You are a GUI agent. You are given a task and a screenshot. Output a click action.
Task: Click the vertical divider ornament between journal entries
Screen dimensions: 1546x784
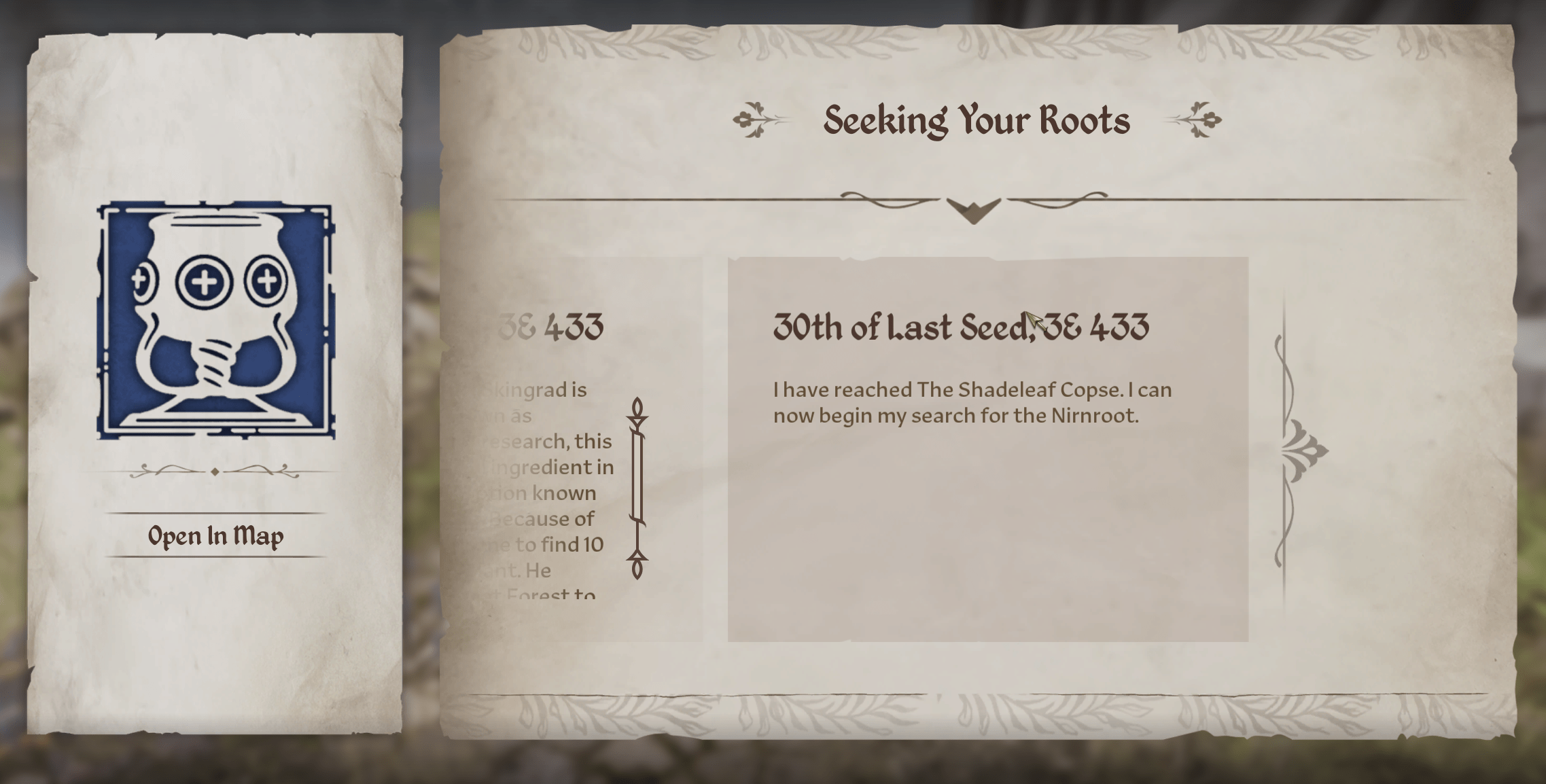click(637, 484)
